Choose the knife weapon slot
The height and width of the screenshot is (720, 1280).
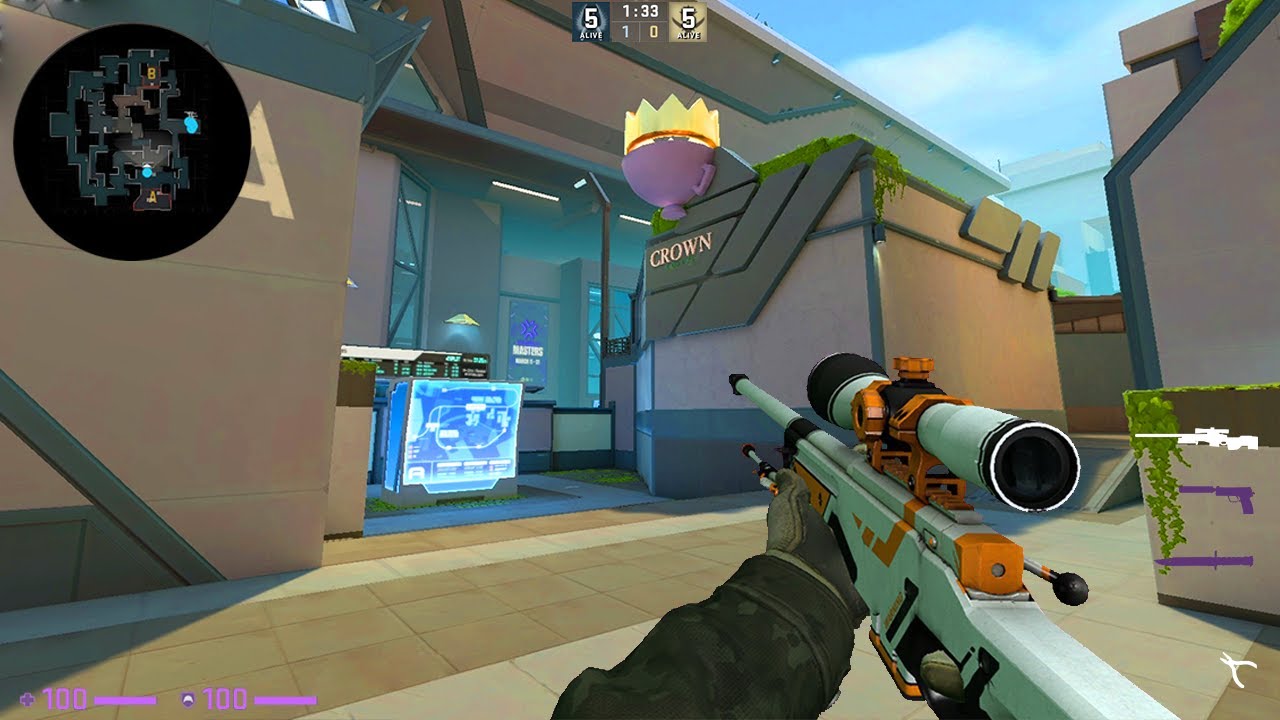[1204, 562]
